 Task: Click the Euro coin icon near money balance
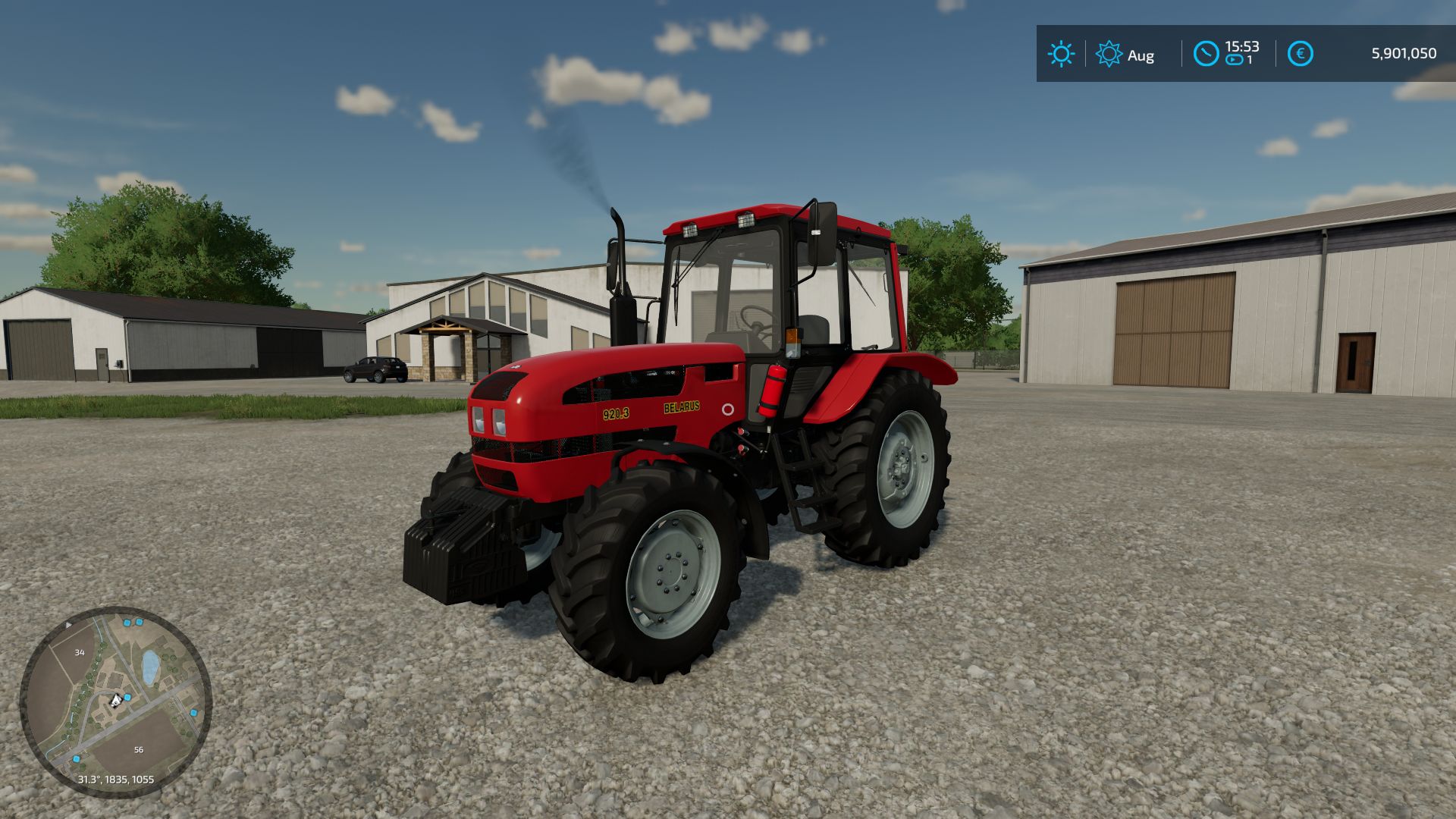click(1300, 52)
